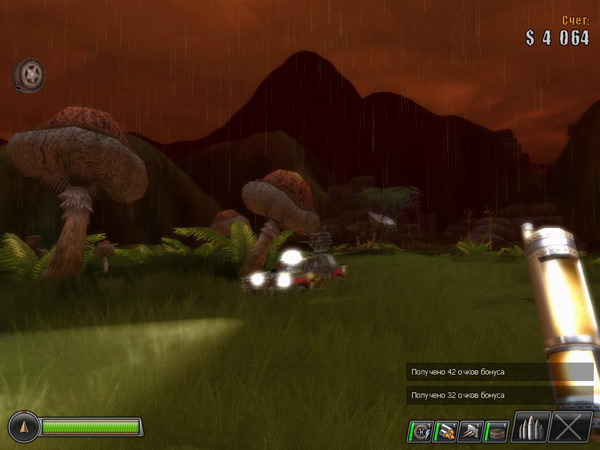The image size is (600, 450).
Task: Click the wheel icon in the sky
Action: click(30, 73)
